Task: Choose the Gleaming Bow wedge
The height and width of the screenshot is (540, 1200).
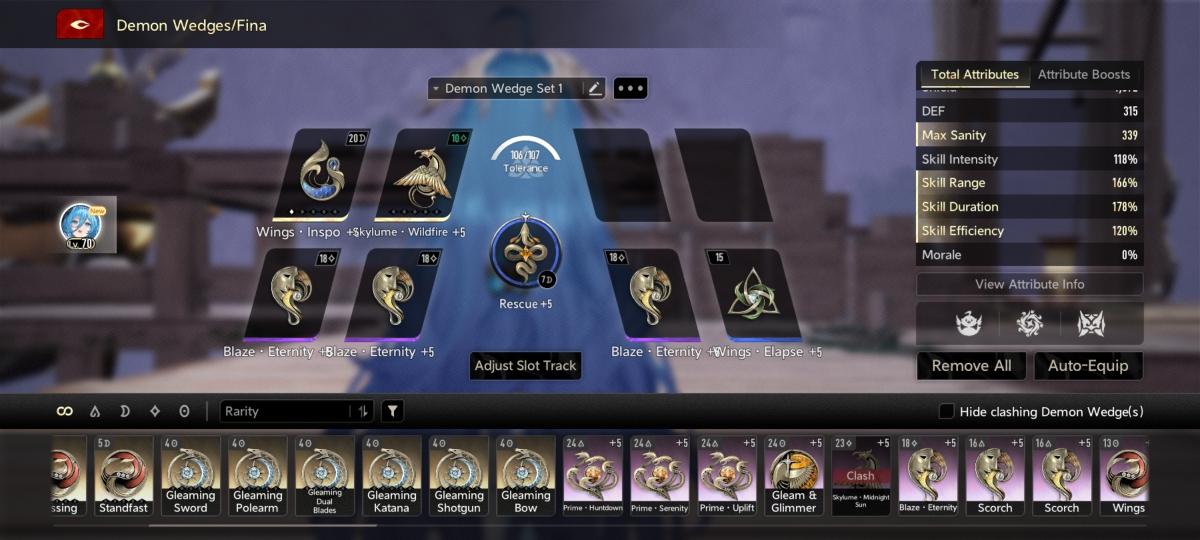Action: pos(526,475)
